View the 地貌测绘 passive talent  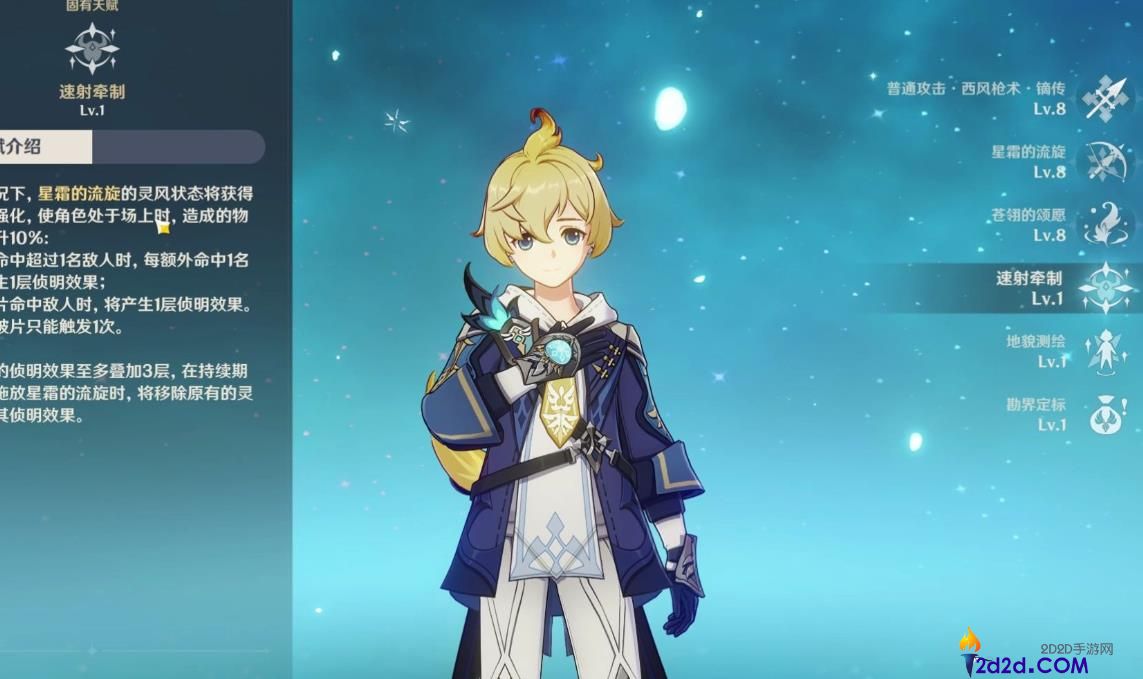[1107, 351]
